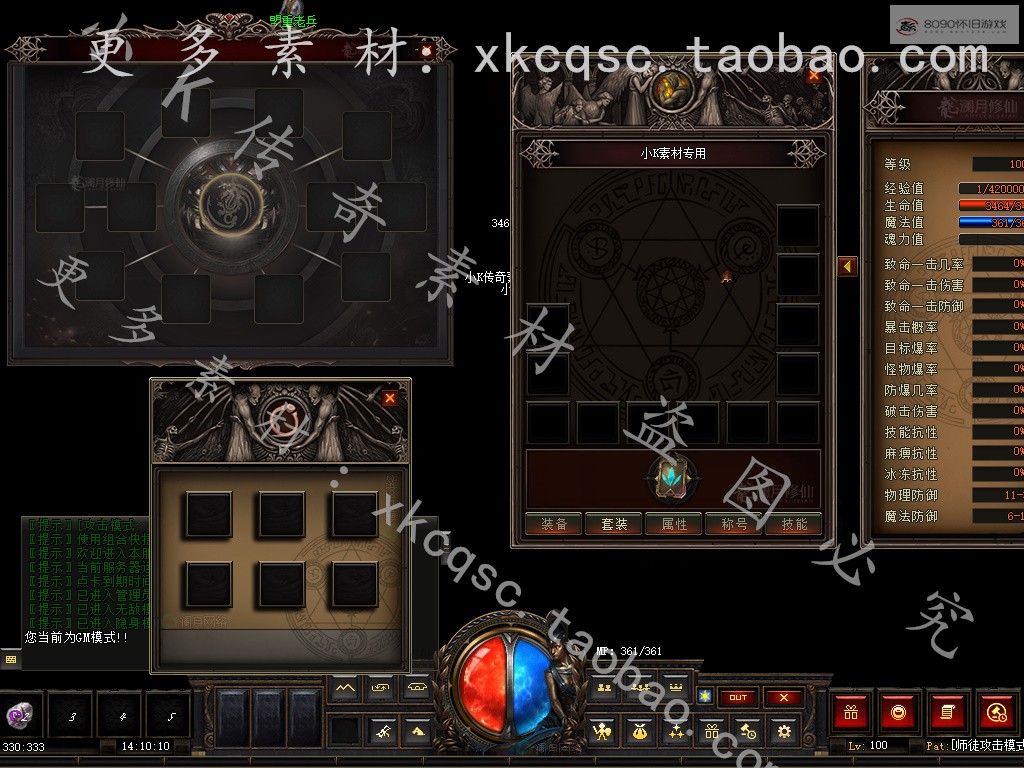Viewport: 1024px width, 768px height.
Task: Close the six-slot storage panel
Action: [x=390, y=398]
